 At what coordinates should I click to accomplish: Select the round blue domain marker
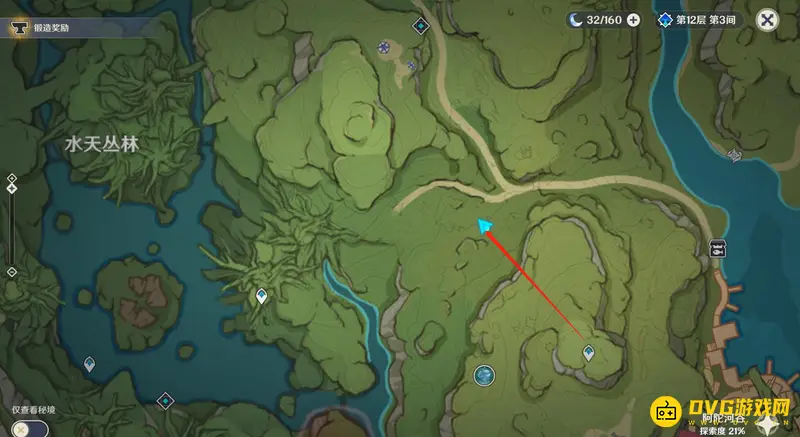pyautogui.click(x=484, y=375)
